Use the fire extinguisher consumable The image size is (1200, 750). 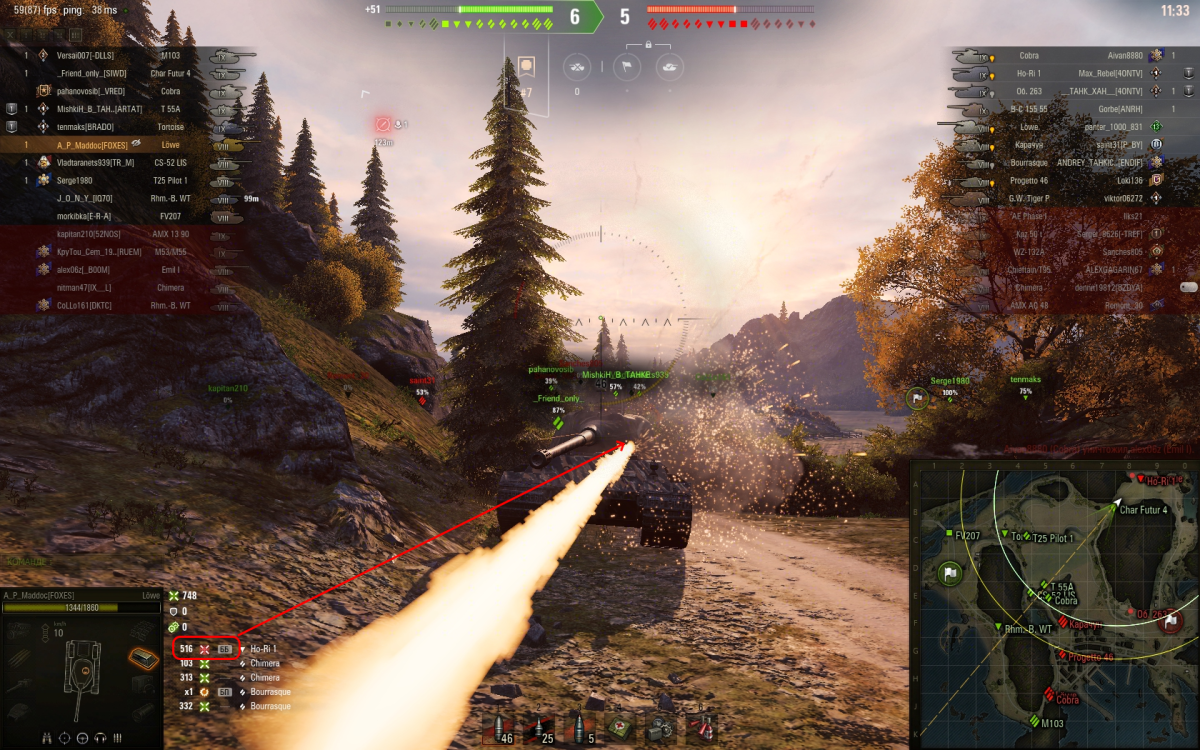coord(703,726)
